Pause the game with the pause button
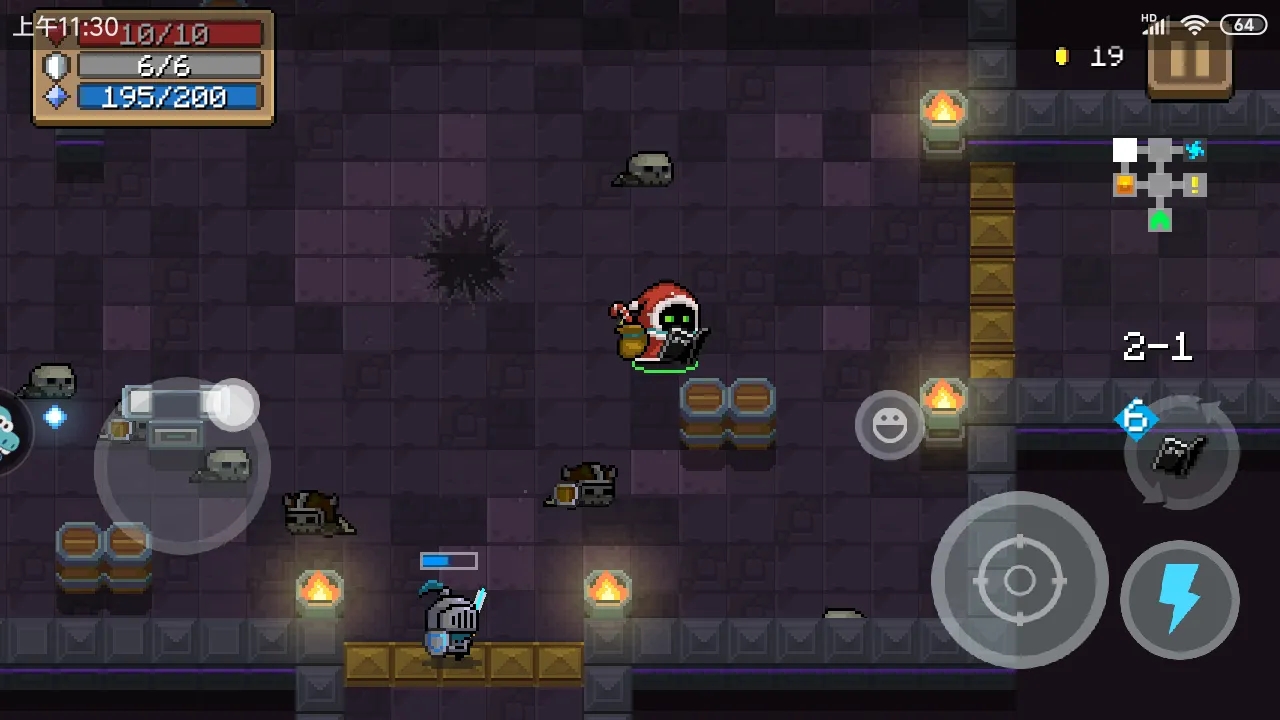Image resolution: width=1280 pixels, height=720 pixels. tap(1189, 62)
